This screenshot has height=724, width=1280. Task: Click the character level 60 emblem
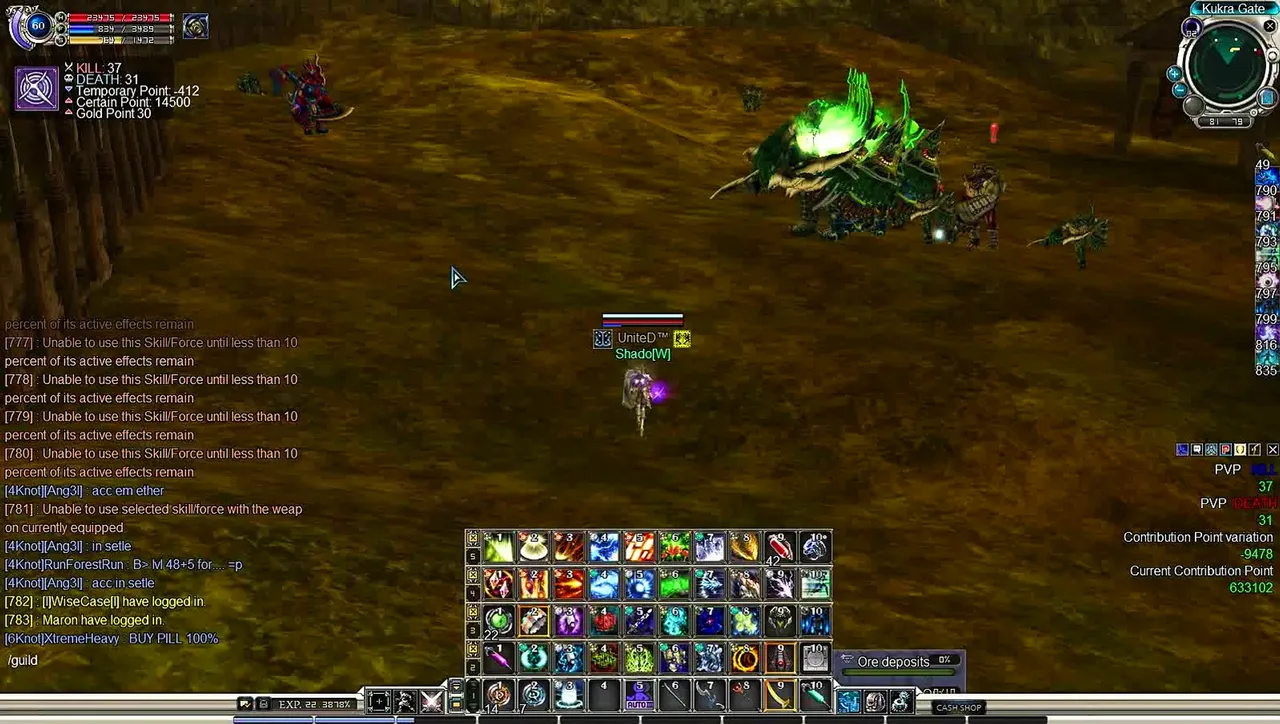click(x=37, y=26)
